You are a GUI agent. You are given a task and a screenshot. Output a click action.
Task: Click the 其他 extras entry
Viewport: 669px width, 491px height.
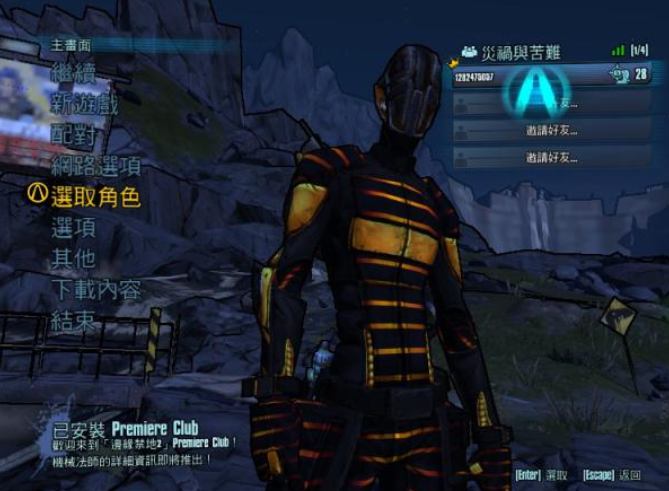tap(74, 259)
